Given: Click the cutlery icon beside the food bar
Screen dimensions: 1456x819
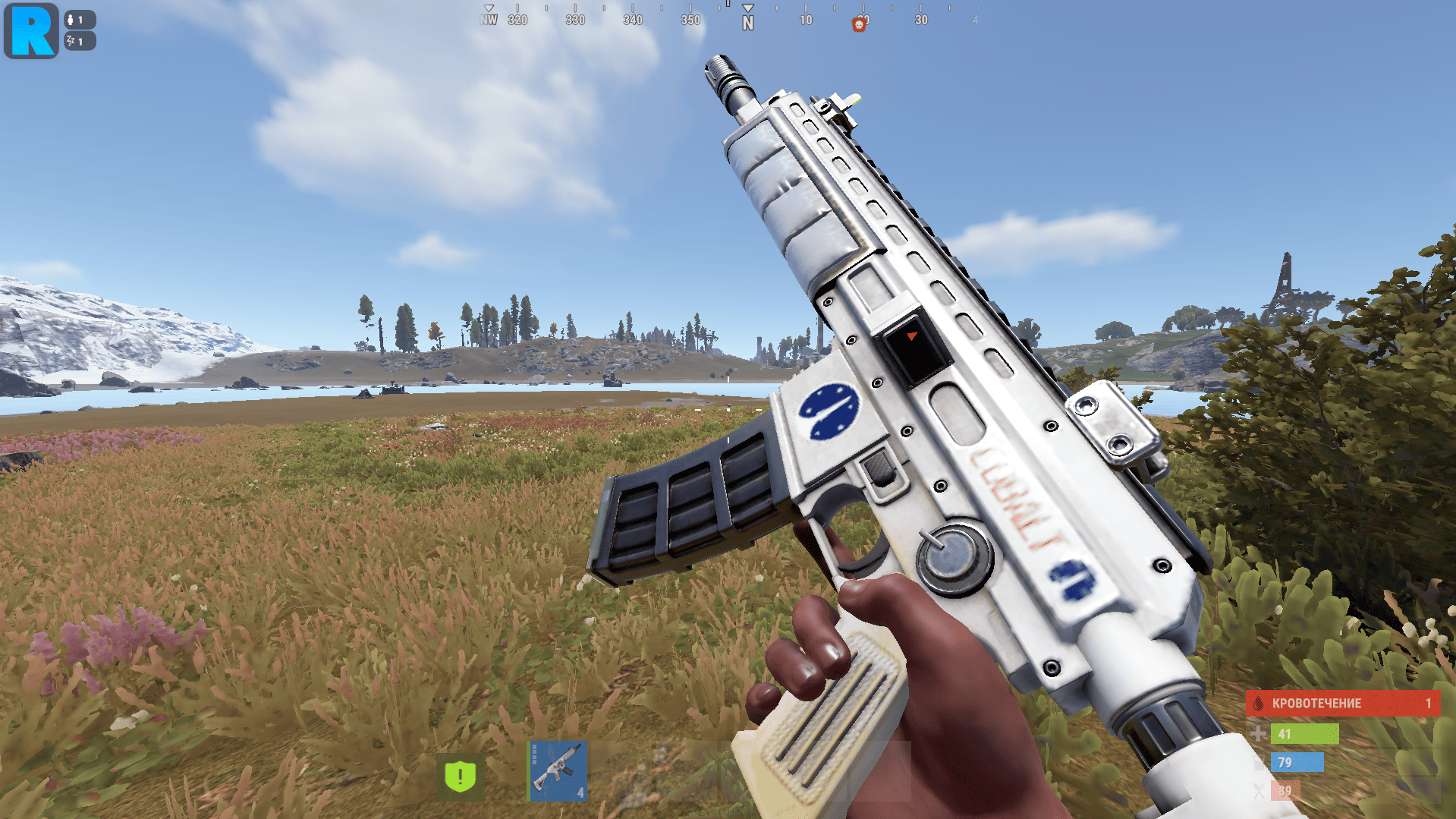Looking at the screenshot, I should tap(1259, 791).
